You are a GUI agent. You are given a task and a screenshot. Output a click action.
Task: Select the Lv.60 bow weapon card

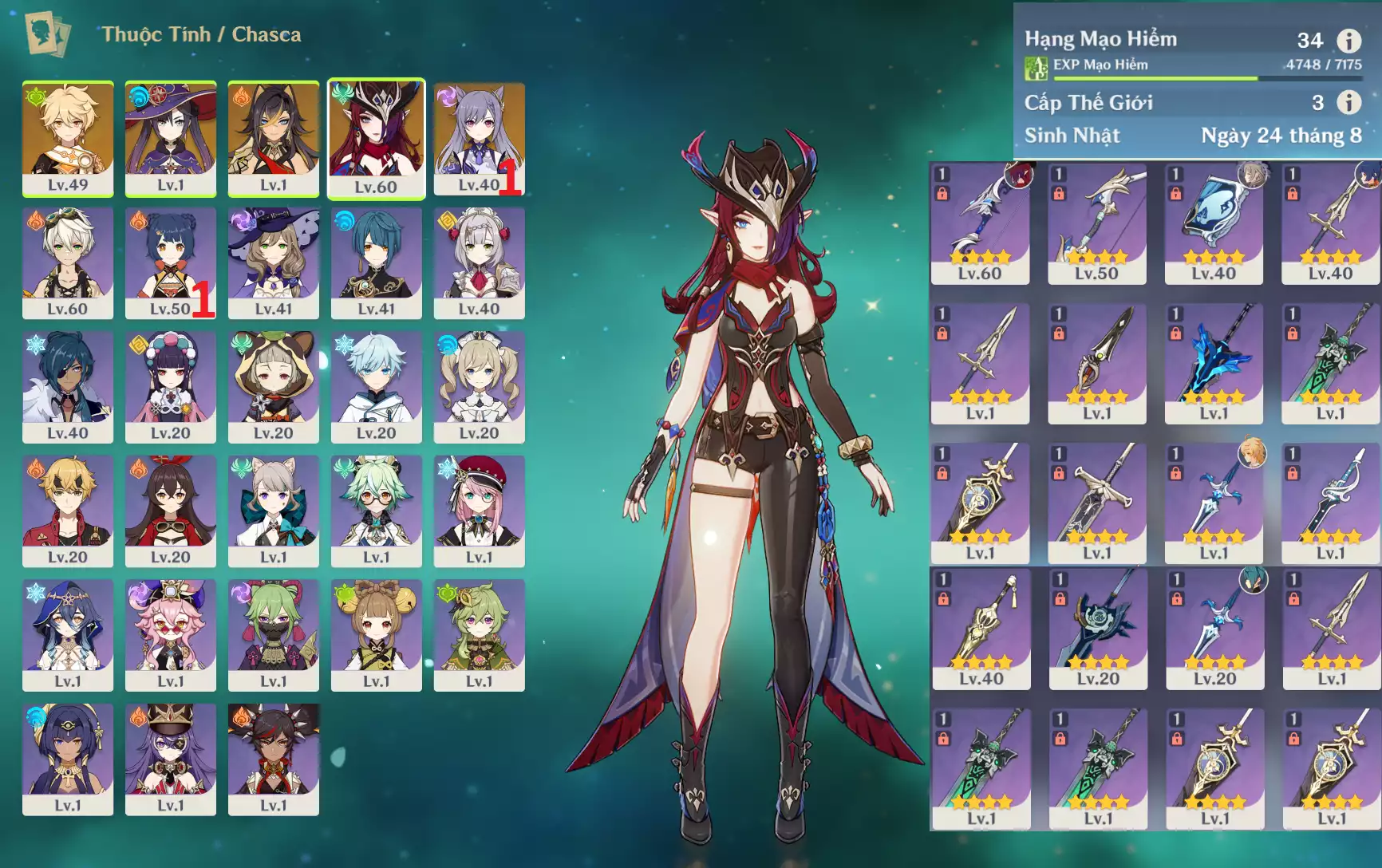tap(980, 223)
